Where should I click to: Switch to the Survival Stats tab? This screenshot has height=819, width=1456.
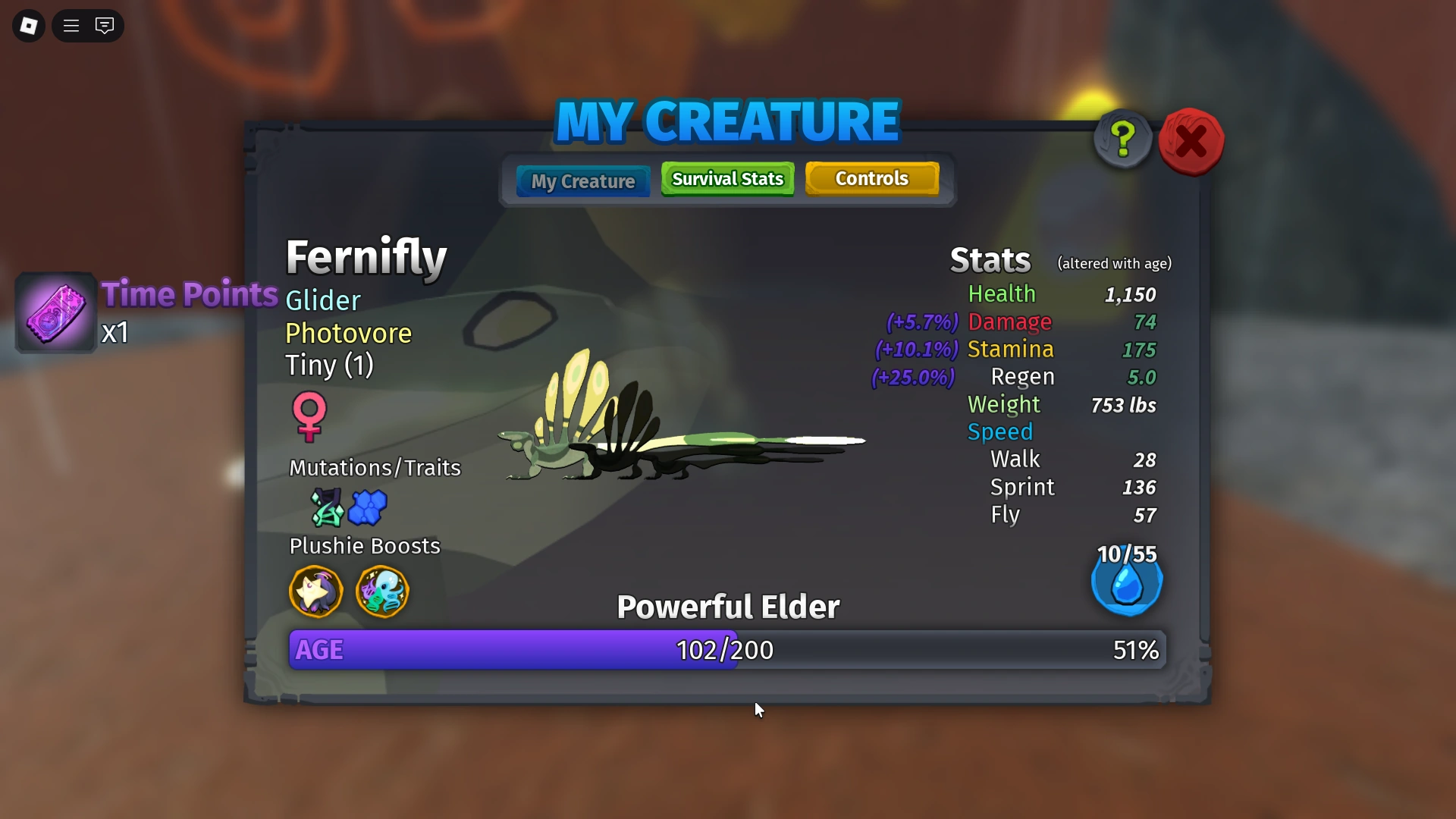point(726,179)
